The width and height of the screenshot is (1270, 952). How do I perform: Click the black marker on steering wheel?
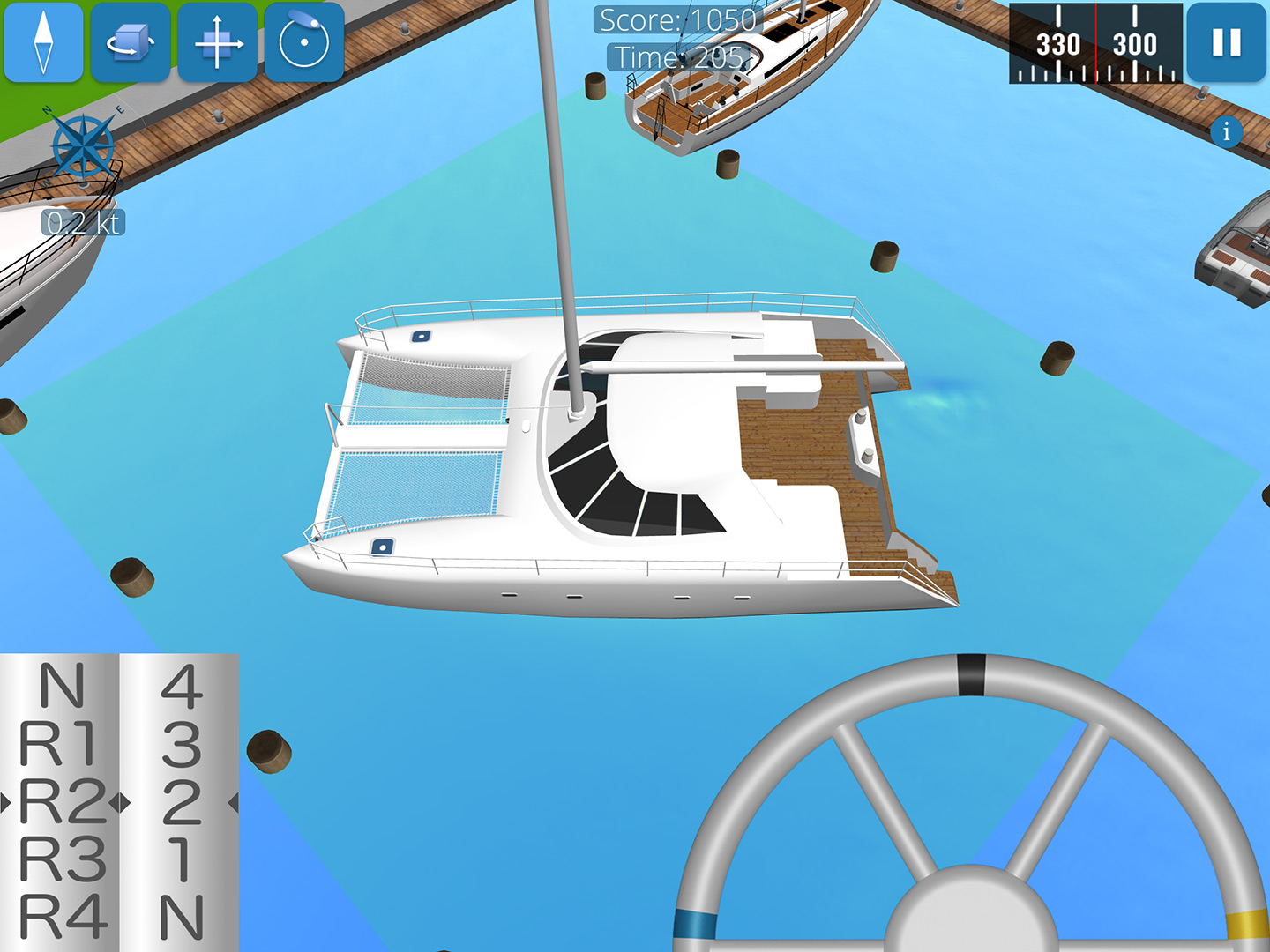tap(973, 673)
